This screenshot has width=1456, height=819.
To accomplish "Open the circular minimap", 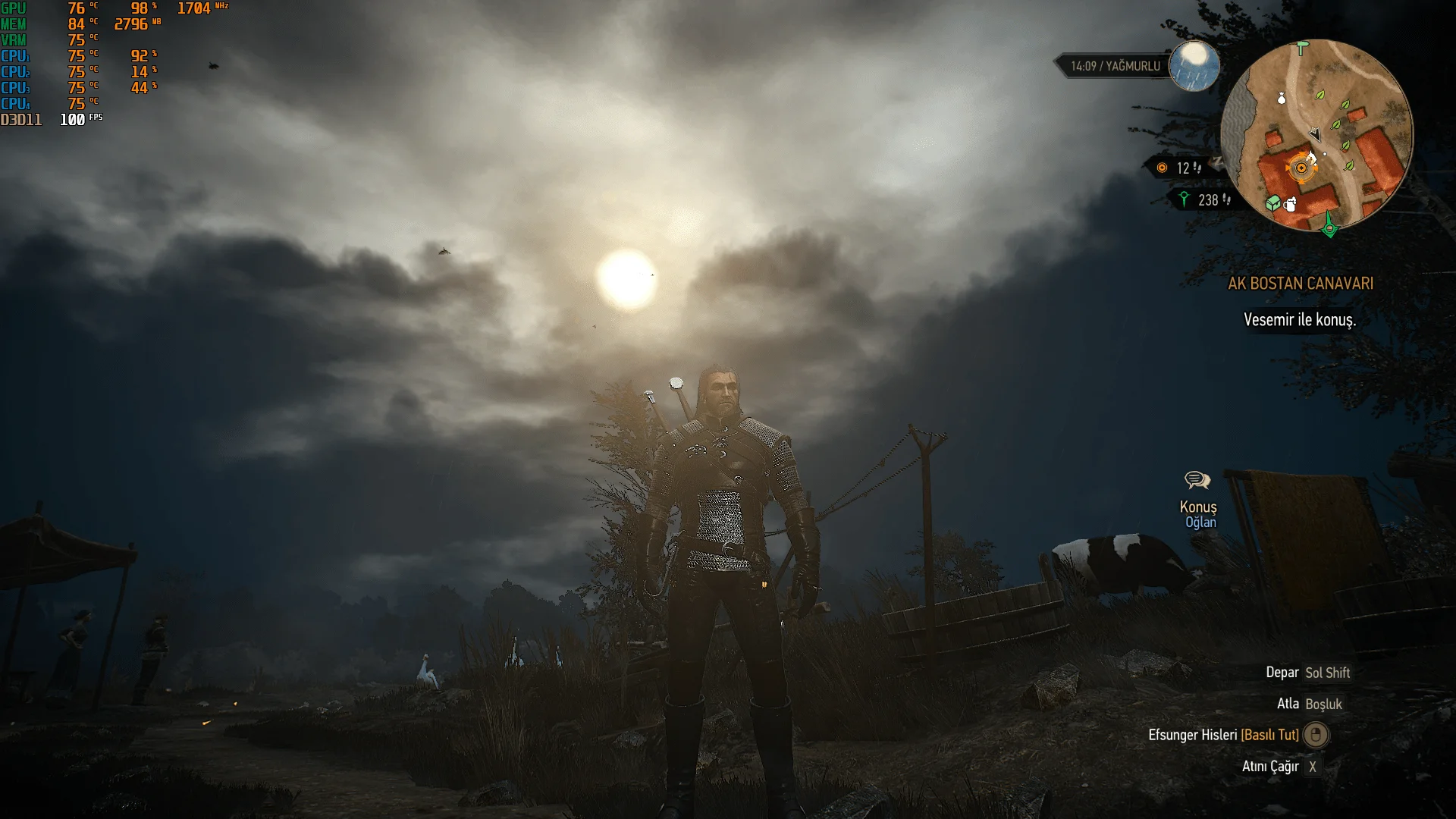I will 1316,135.
